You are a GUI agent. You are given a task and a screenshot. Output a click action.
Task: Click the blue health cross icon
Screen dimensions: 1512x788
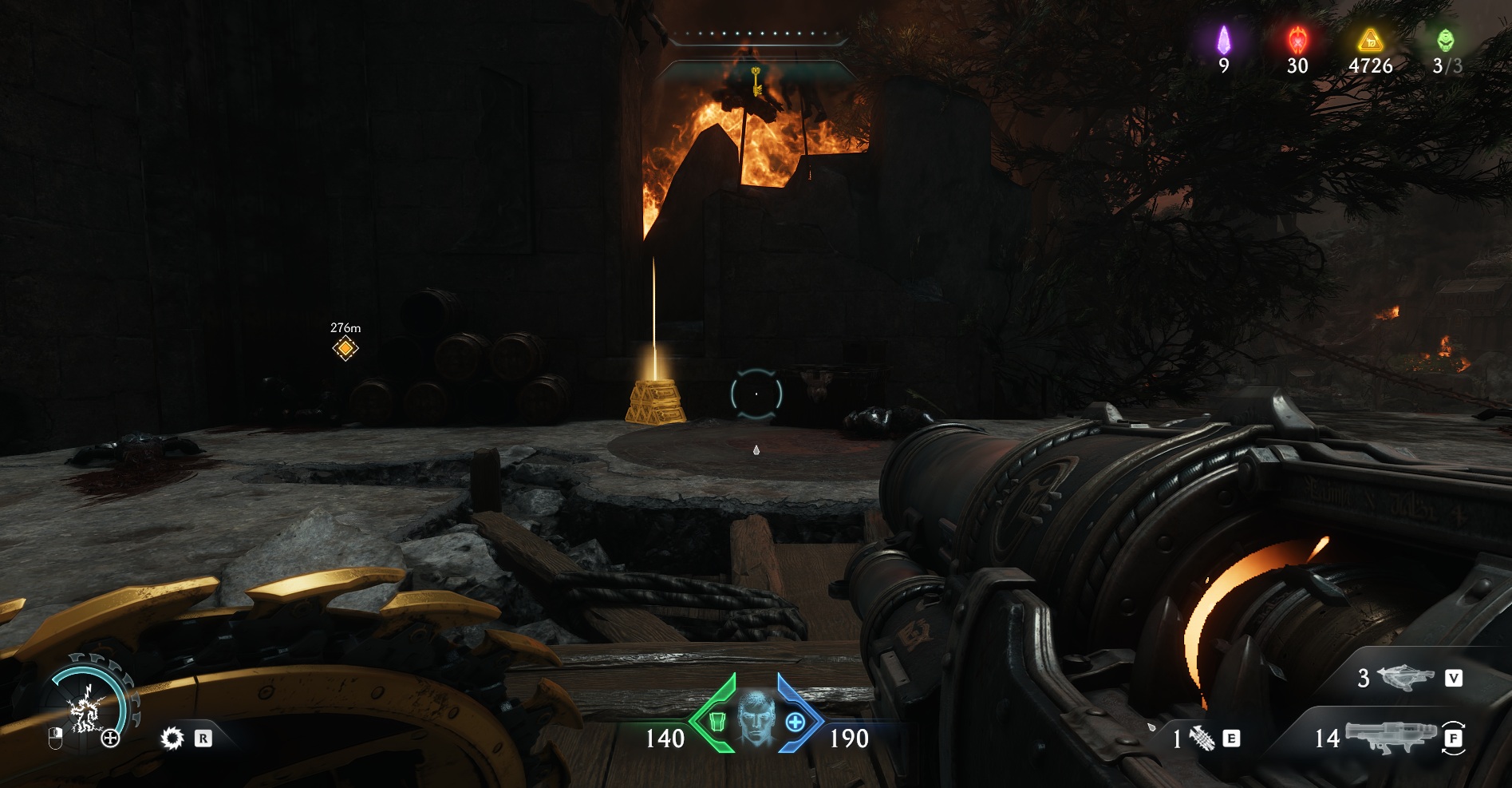point(795,722)
